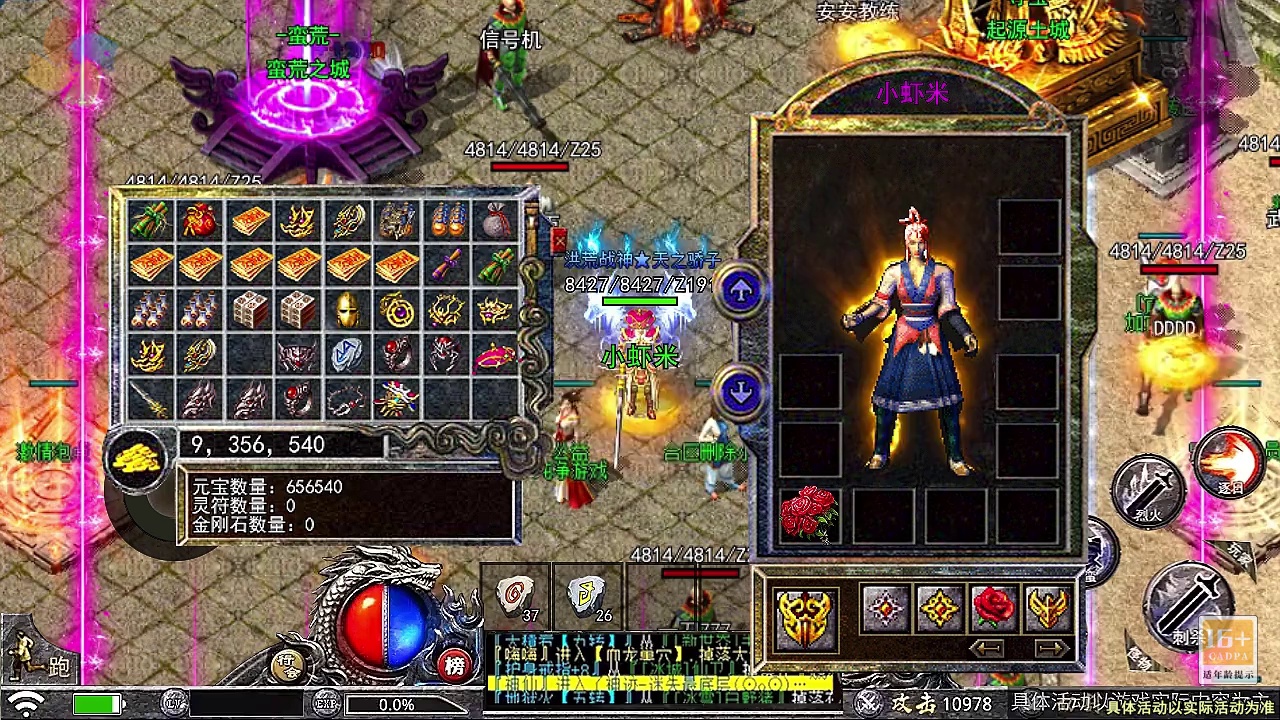
Task: Select the blue rune stone in bag
Action: click(x=347, y=354)
